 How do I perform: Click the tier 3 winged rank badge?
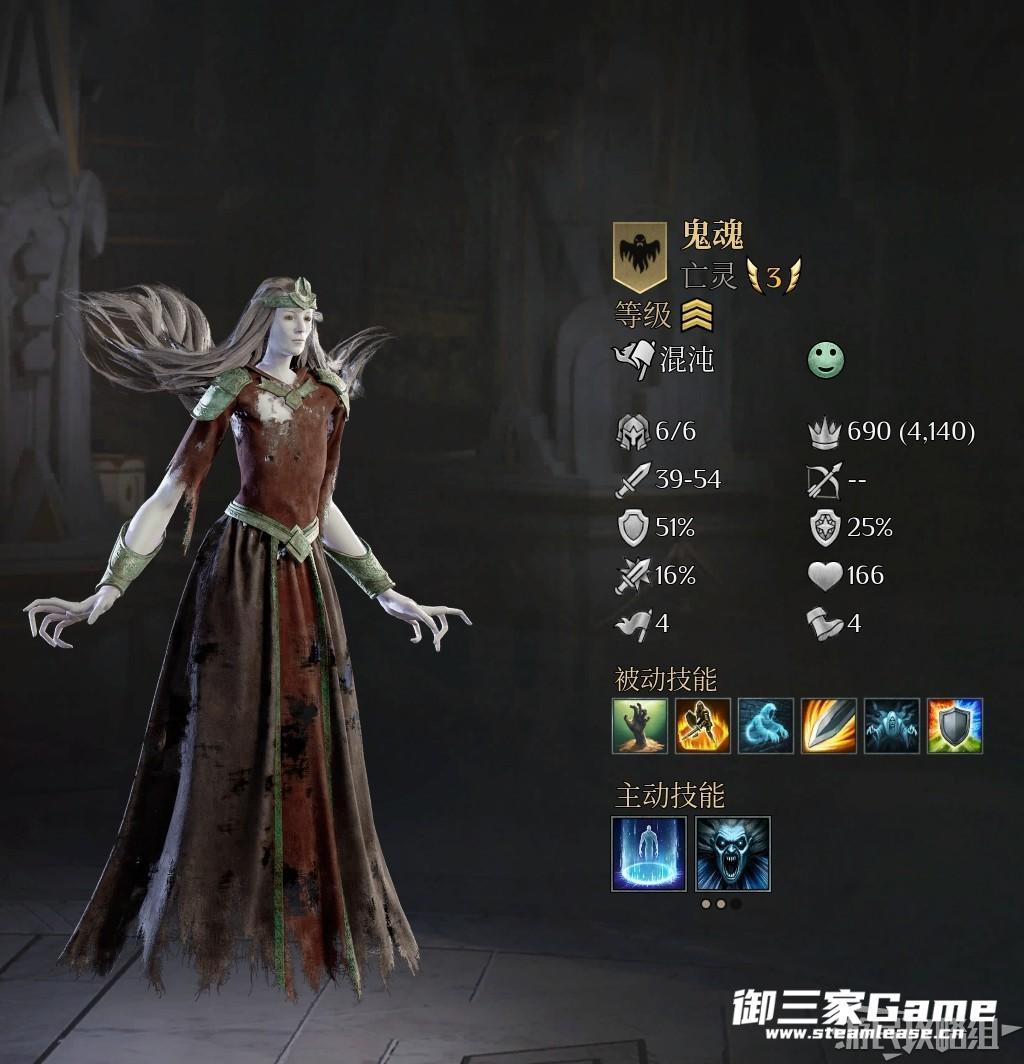pyautogui.click(x=773, y=275)
